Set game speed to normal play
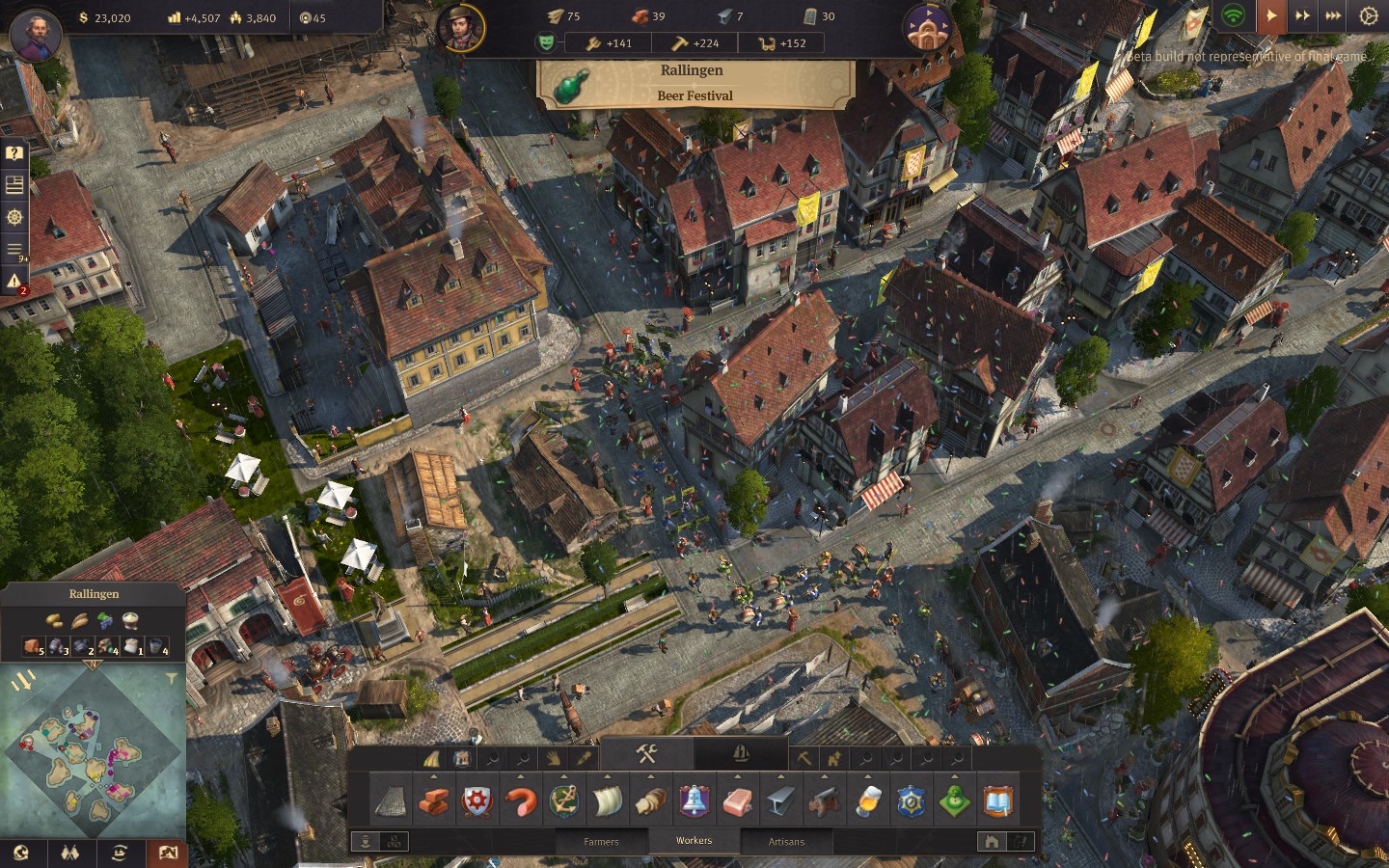1389x868 pixels. tap(1271, 16)
